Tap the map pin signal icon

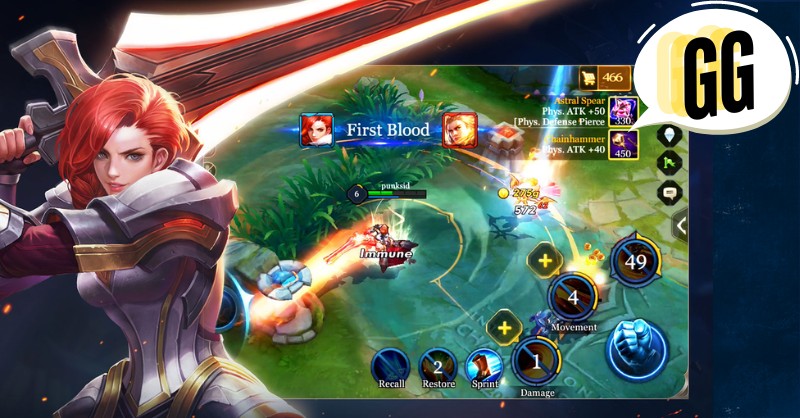[669, 135]
